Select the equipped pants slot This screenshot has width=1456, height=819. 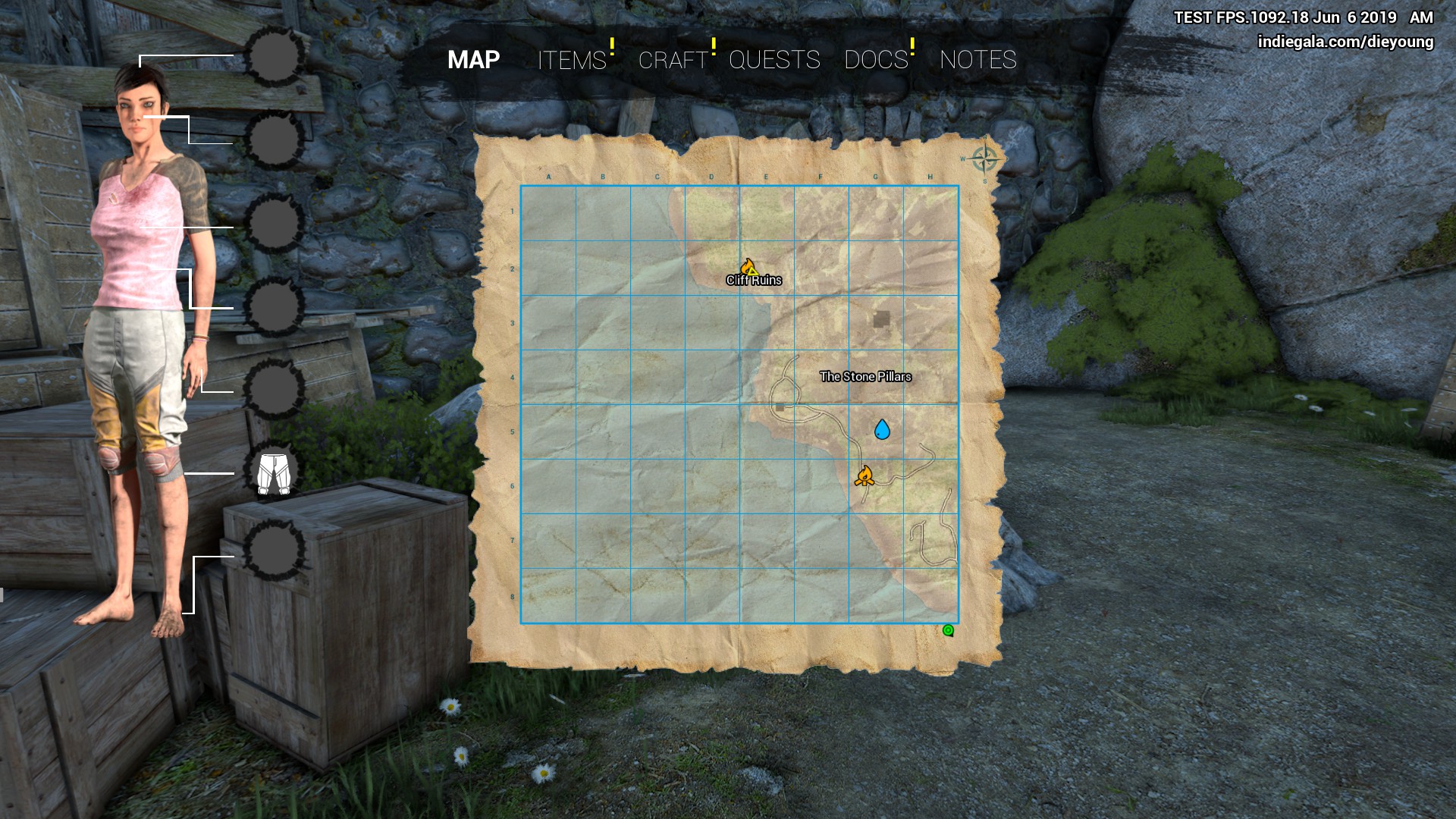[274, 473]
